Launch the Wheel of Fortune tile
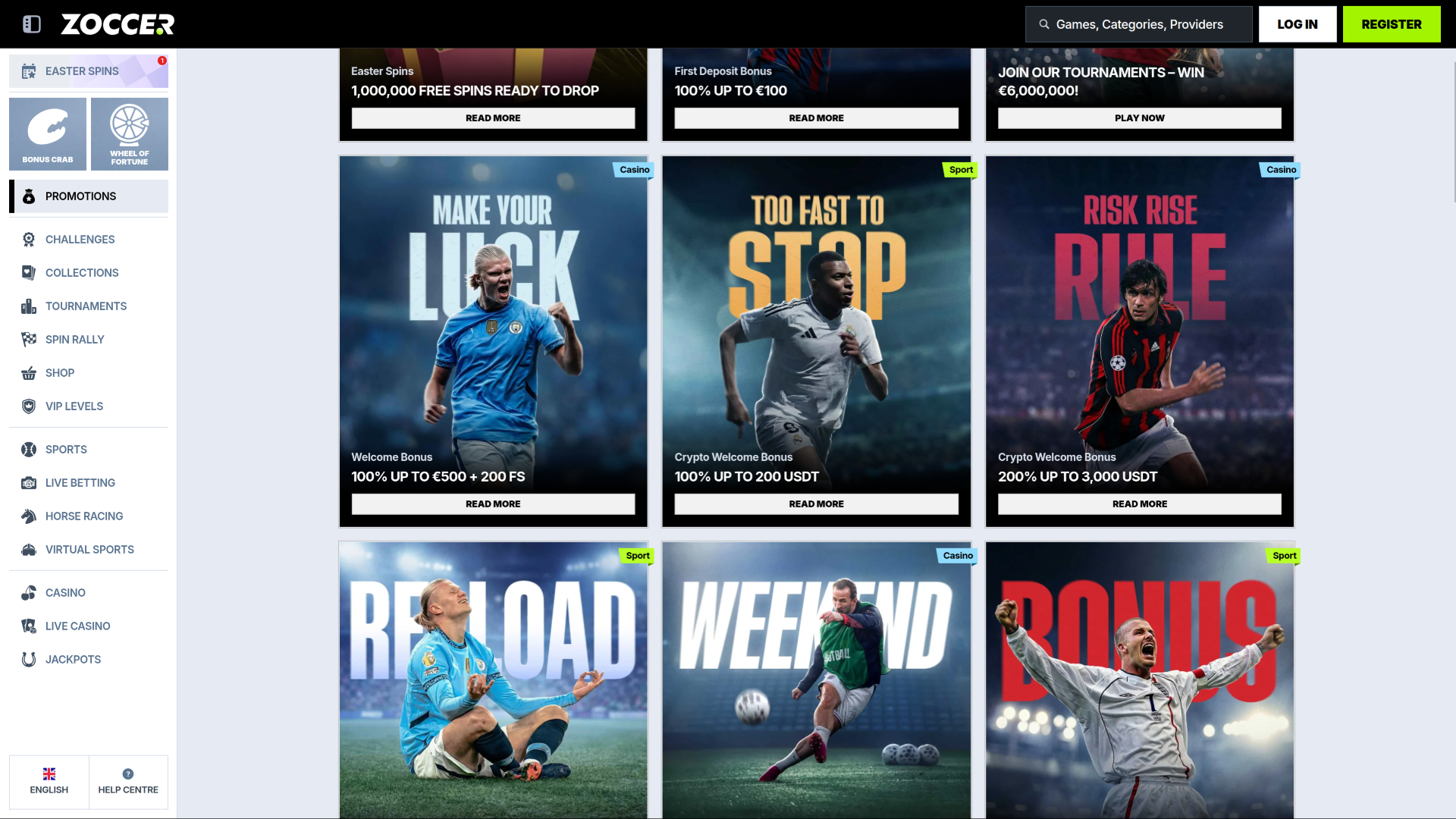Viewport: 1456px width, 819px height. [129, 133]
